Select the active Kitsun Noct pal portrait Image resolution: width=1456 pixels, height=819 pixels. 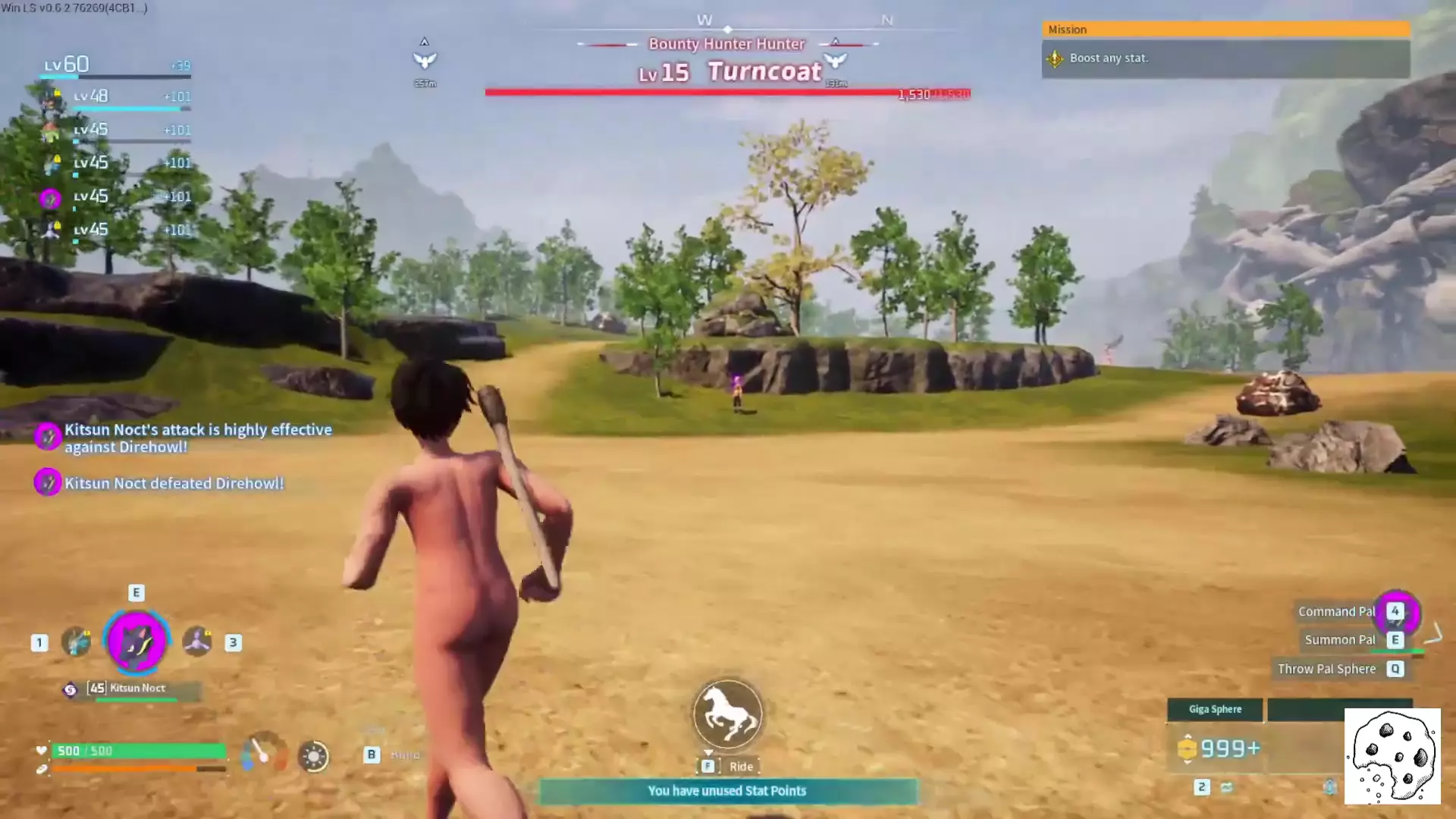pos(136,642)
